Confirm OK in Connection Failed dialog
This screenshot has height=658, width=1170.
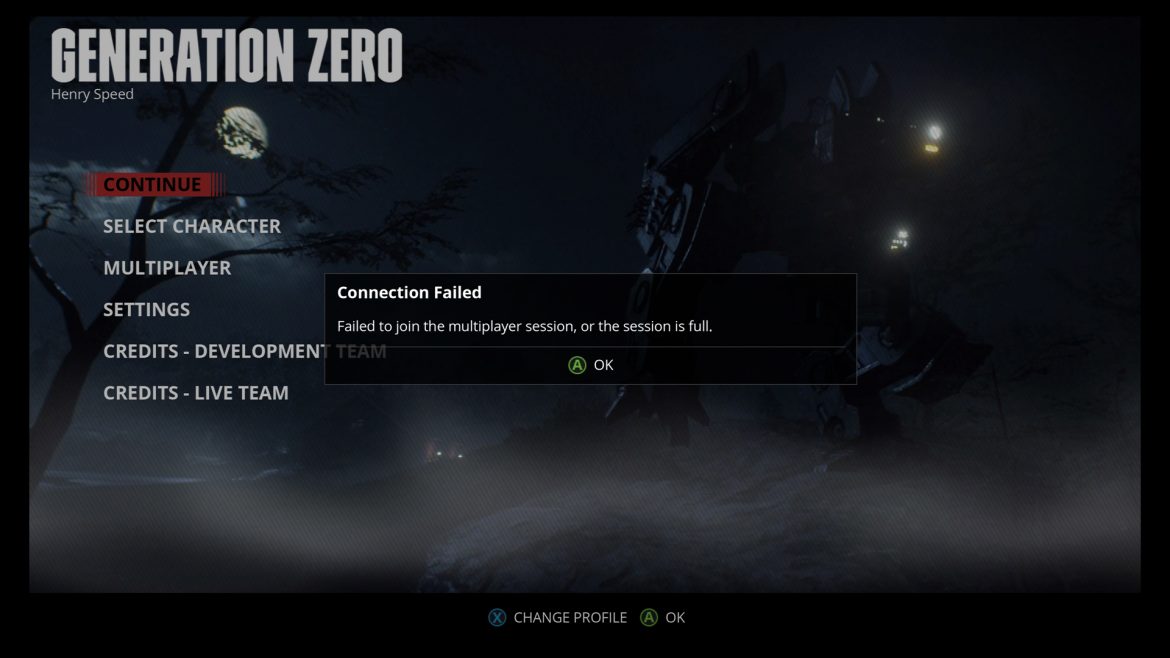tap(591, 365)
